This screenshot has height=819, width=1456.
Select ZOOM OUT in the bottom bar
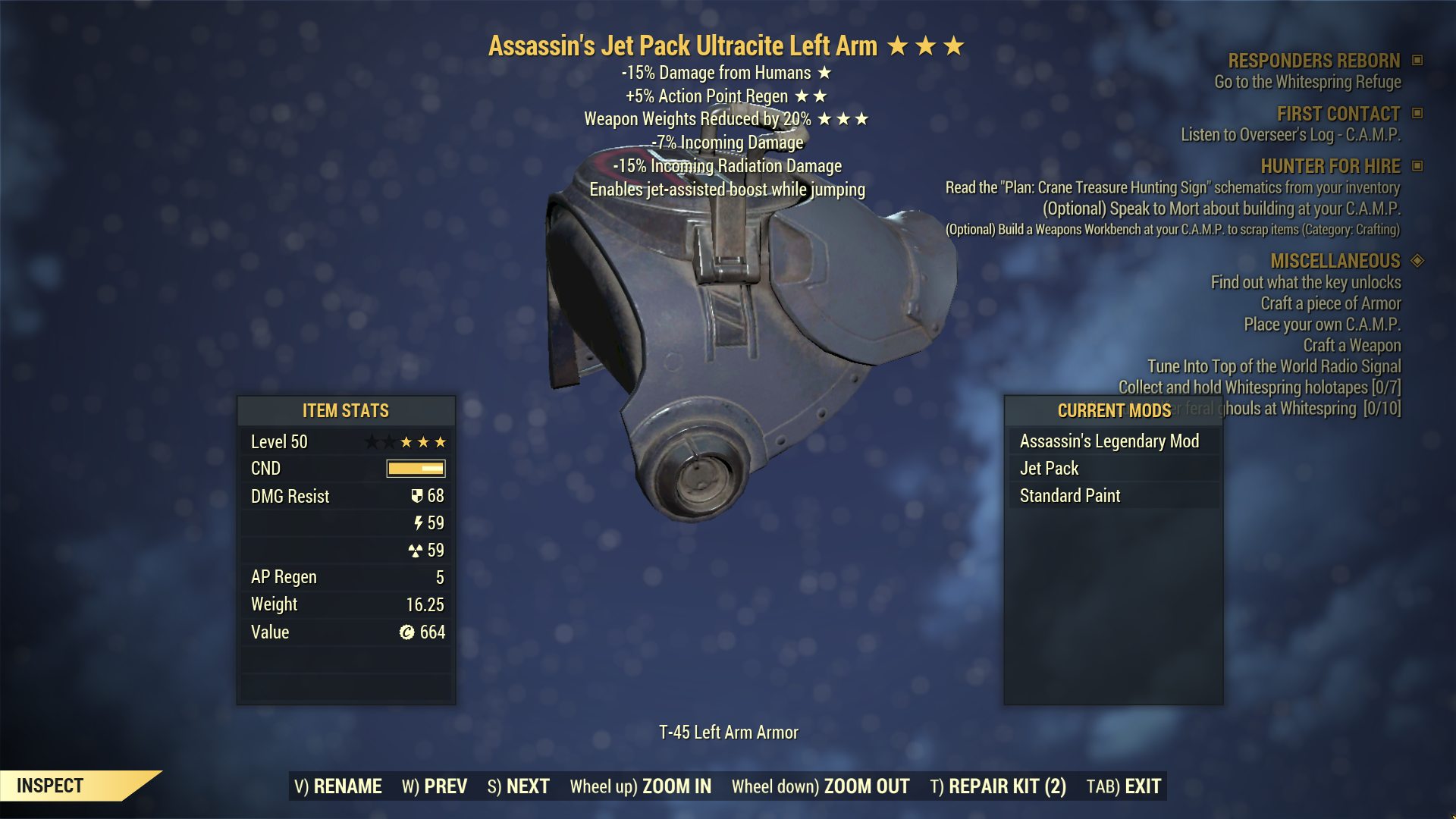point(820,786)
